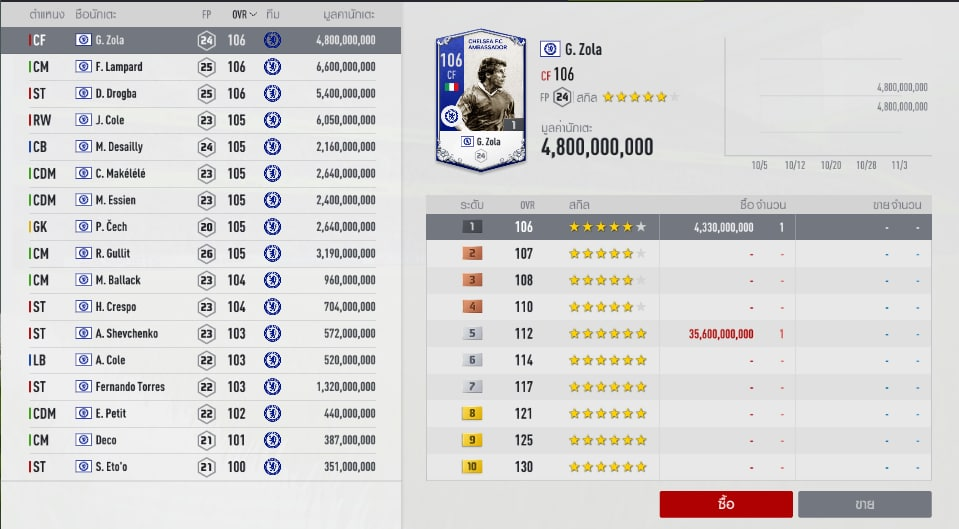Select S. Eto'o at the list bottom
The image size is (959, 529).
(200, 467)
